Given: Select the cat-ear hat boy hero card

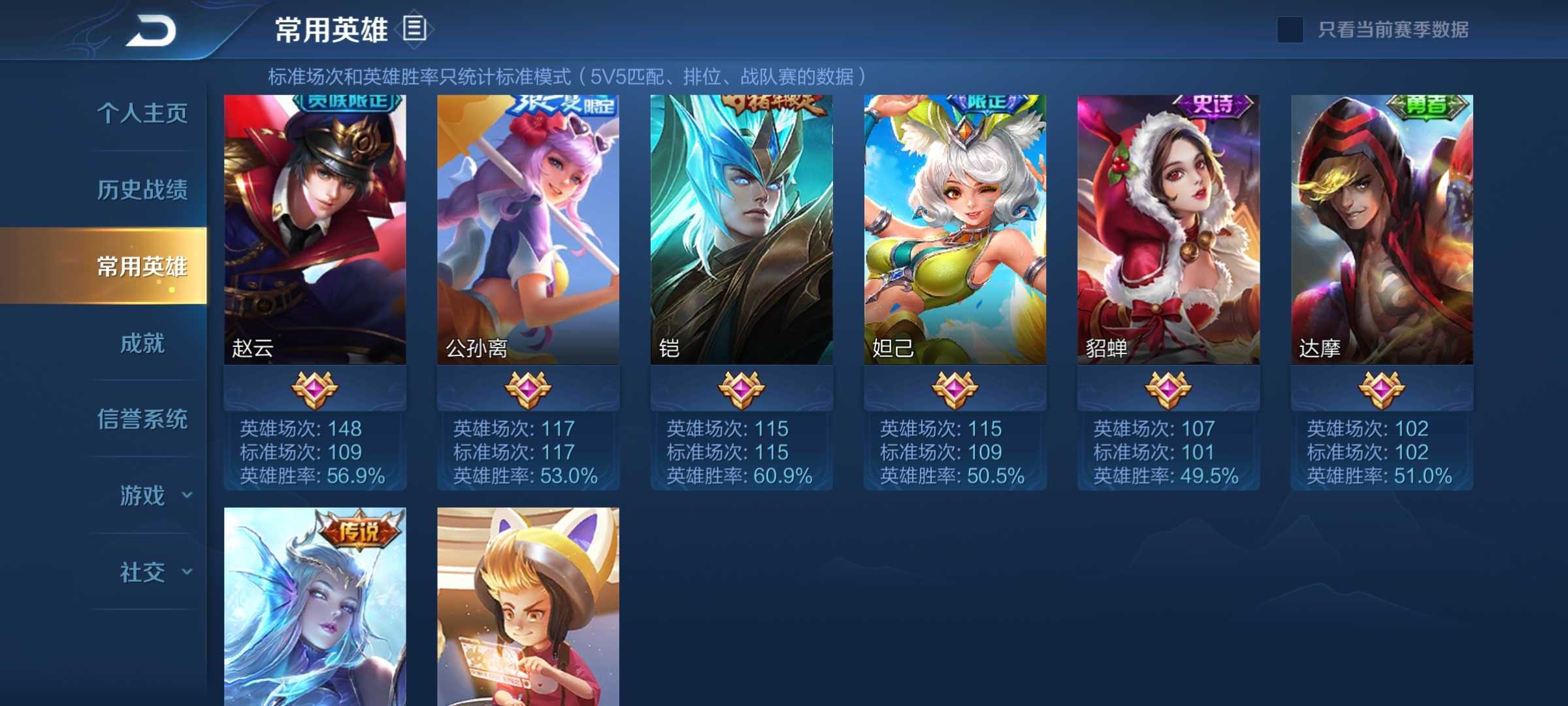Looking at the screenshot, I should pos(528,608).
